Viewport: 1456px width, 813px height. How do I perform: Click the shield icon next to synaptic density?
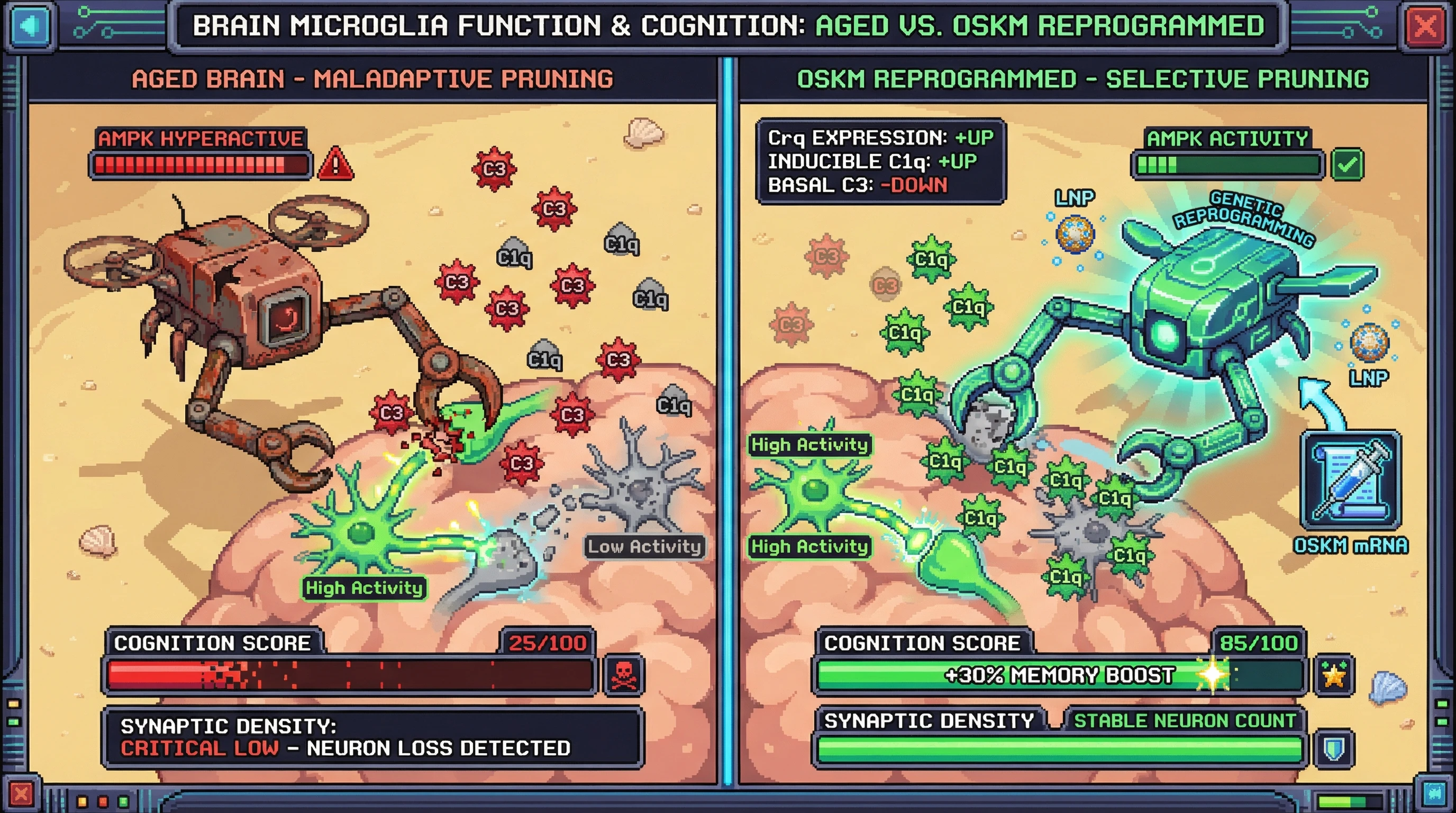1334,748
